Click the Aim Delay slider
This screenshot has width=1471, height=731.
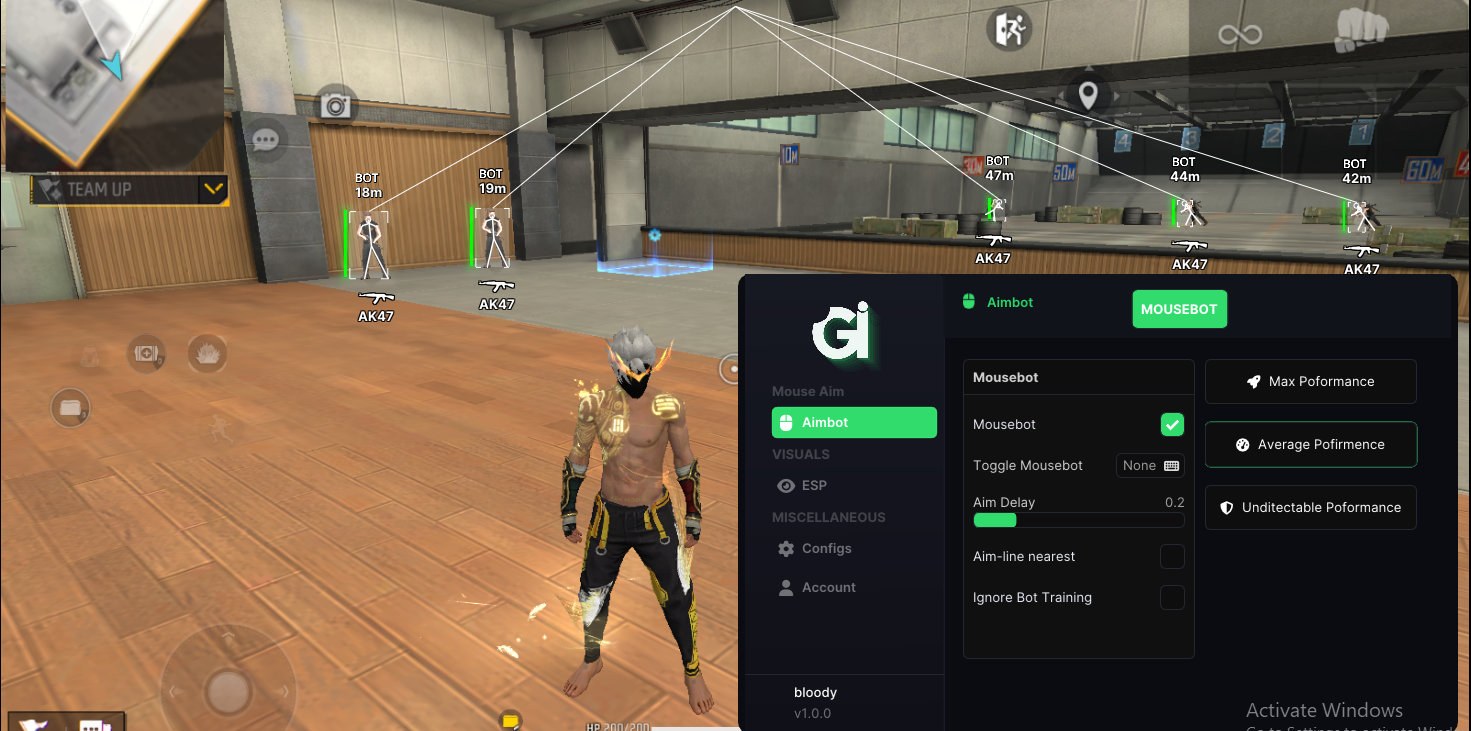[1078, 520]
